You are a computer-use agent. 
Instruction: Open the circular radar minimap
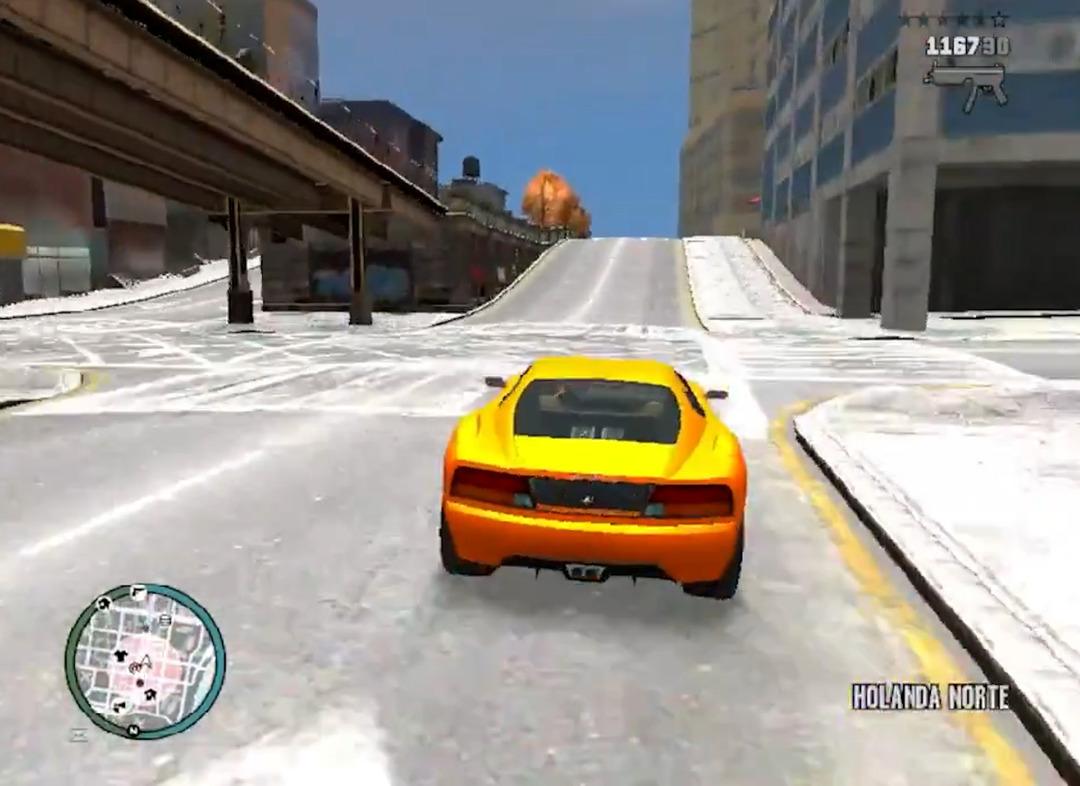click(145, 661)
